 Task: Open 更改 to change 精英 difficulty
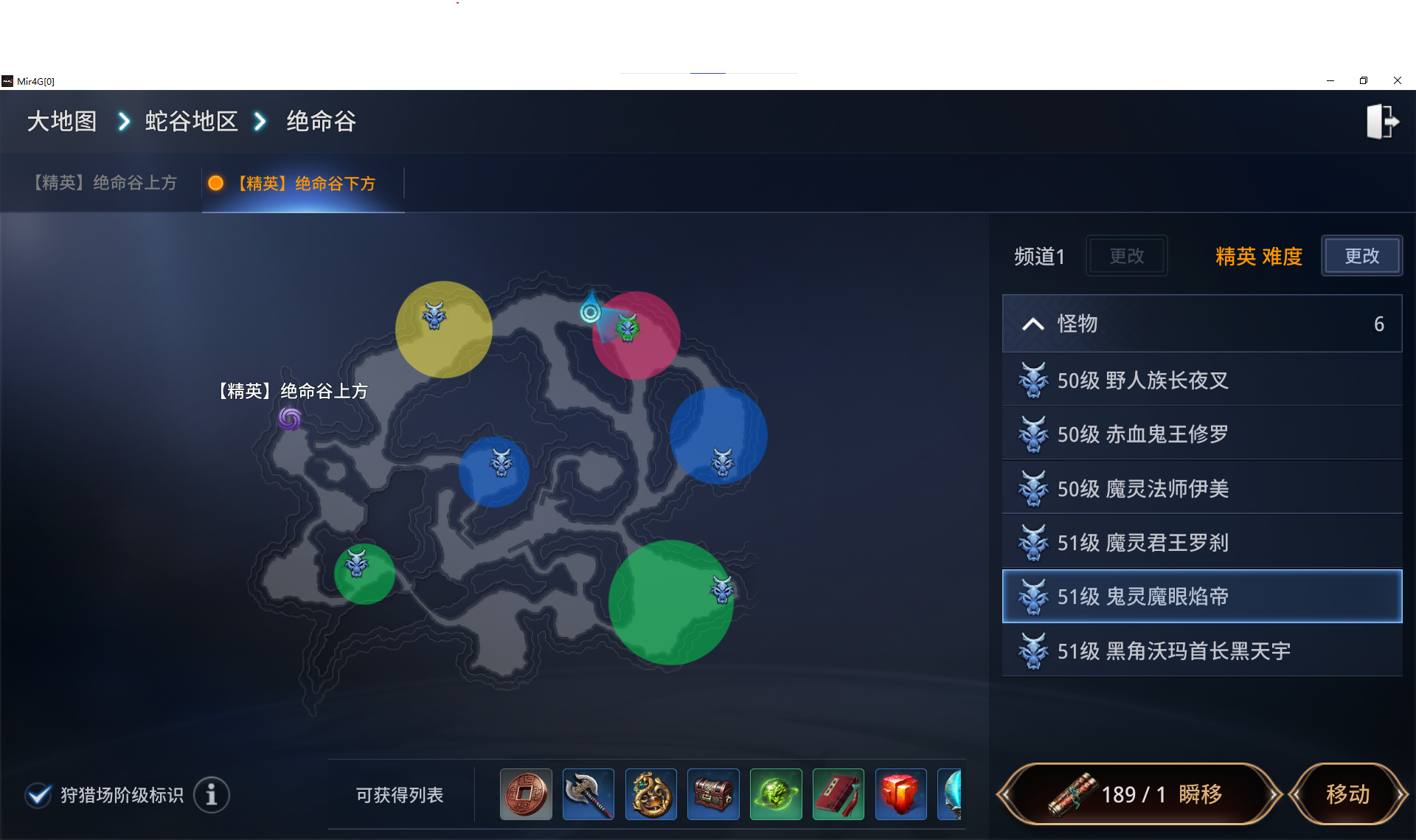pos(1361,256)
